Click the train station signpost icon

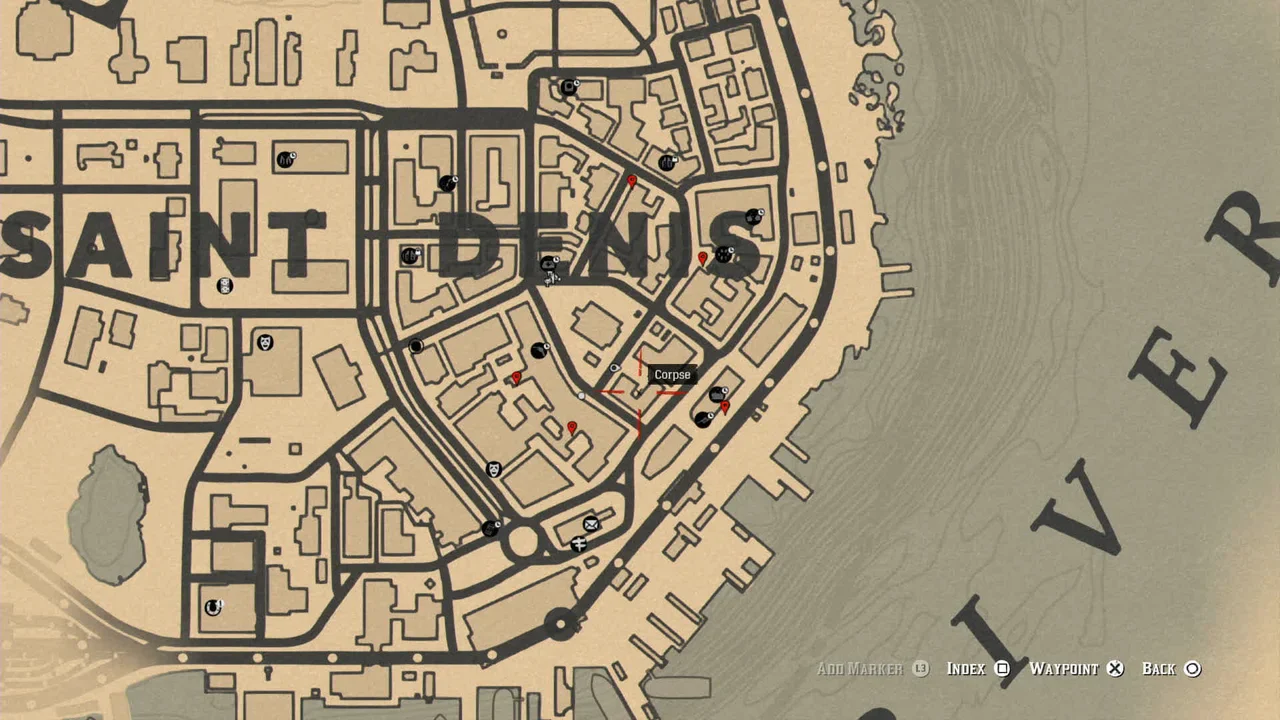click(x=578, y=544)
